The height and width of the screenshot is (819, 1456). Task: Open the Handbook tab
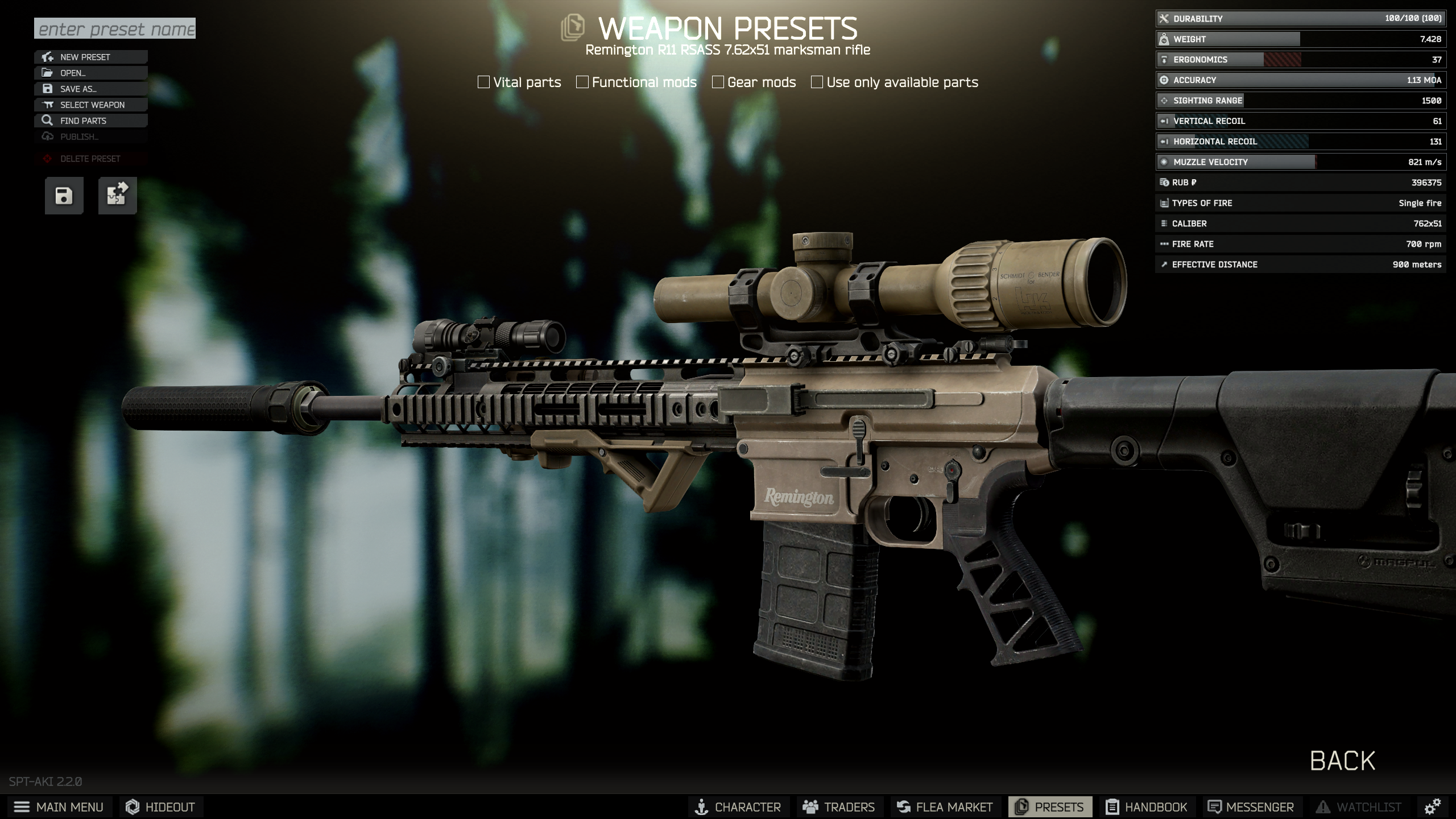pyautogui.click(x=1147, y=807)
